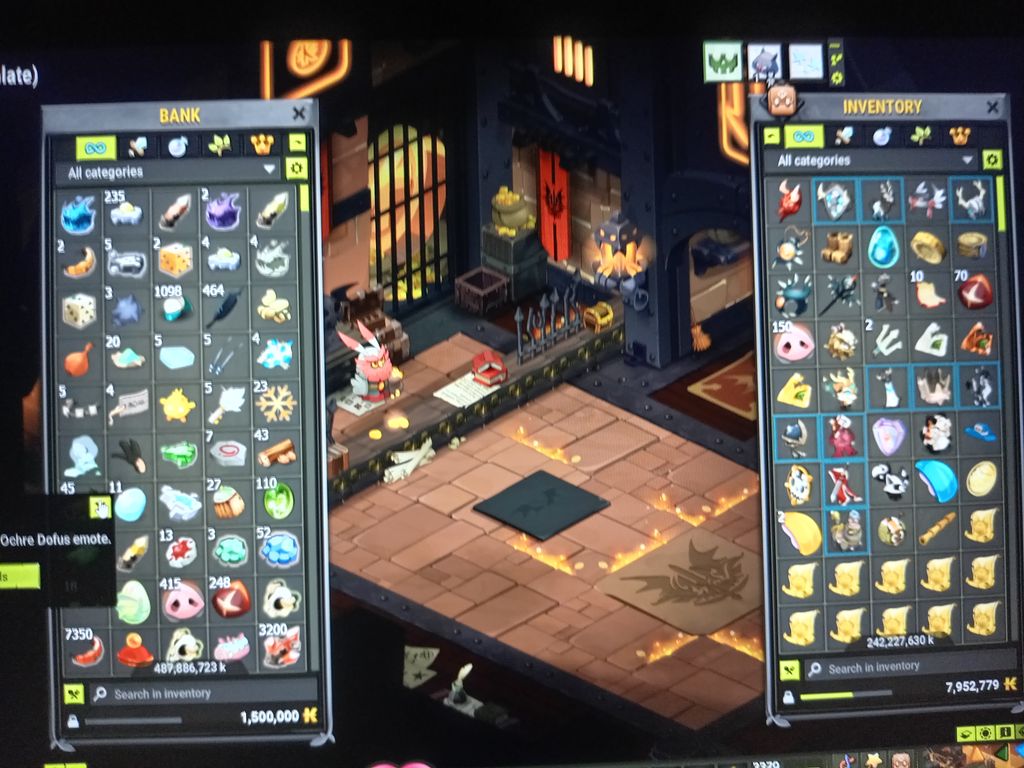Screen dimensions: 1024x768
Task: Select the Bank leaf resources tab
Action: click(x=220, y=146)
